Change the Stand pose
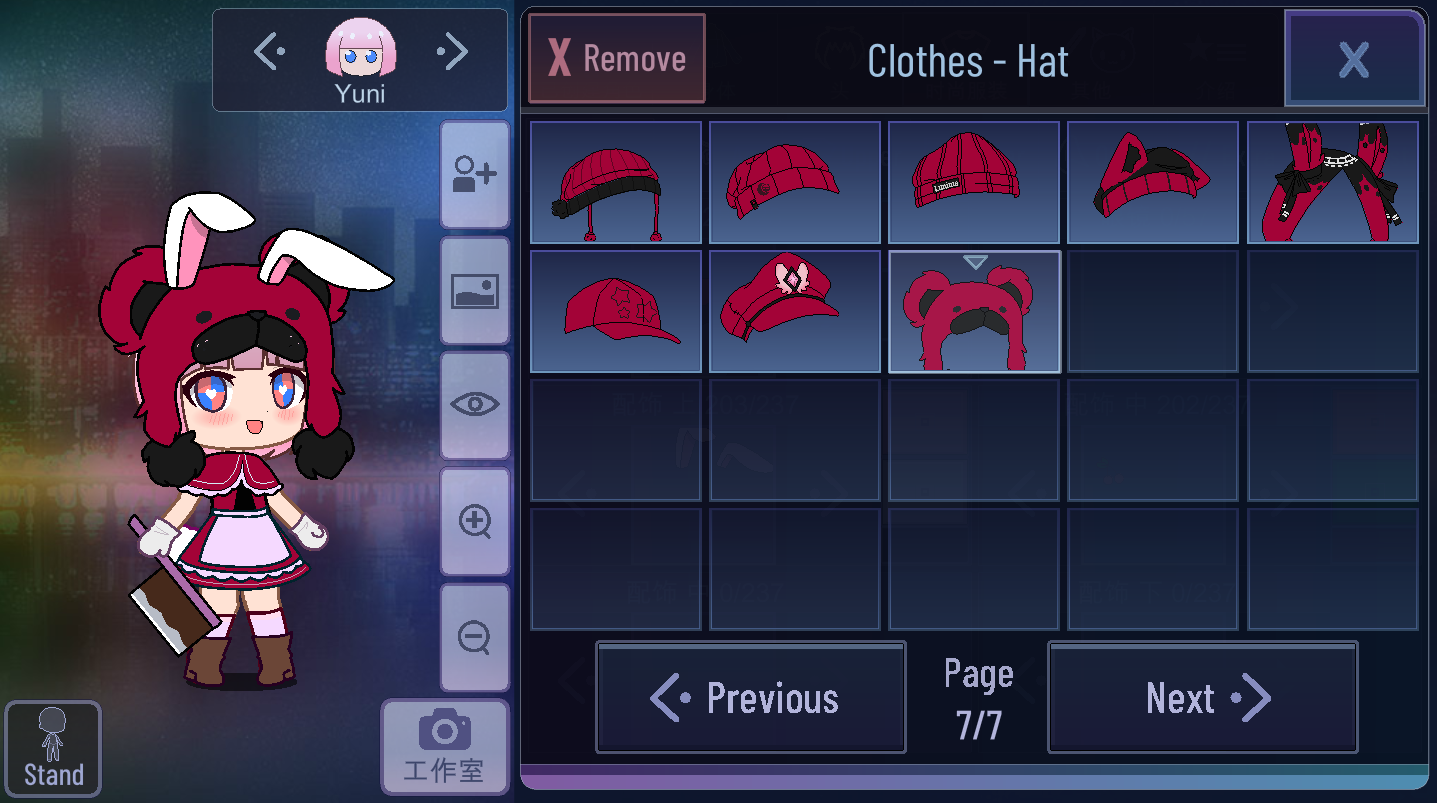The height and width of the screenshot is (803, 1437). (53, 749)
